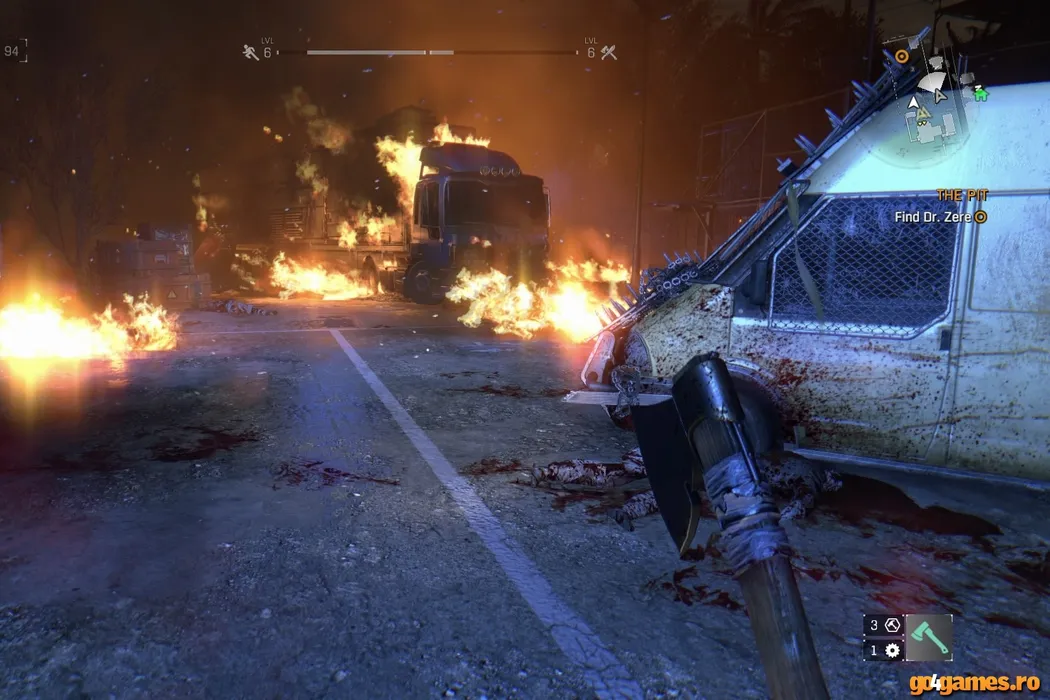Viewport: 1050px width, 700px height.
Task: Click the green safe house marker on minimap
Action: [x=981, y=92]
